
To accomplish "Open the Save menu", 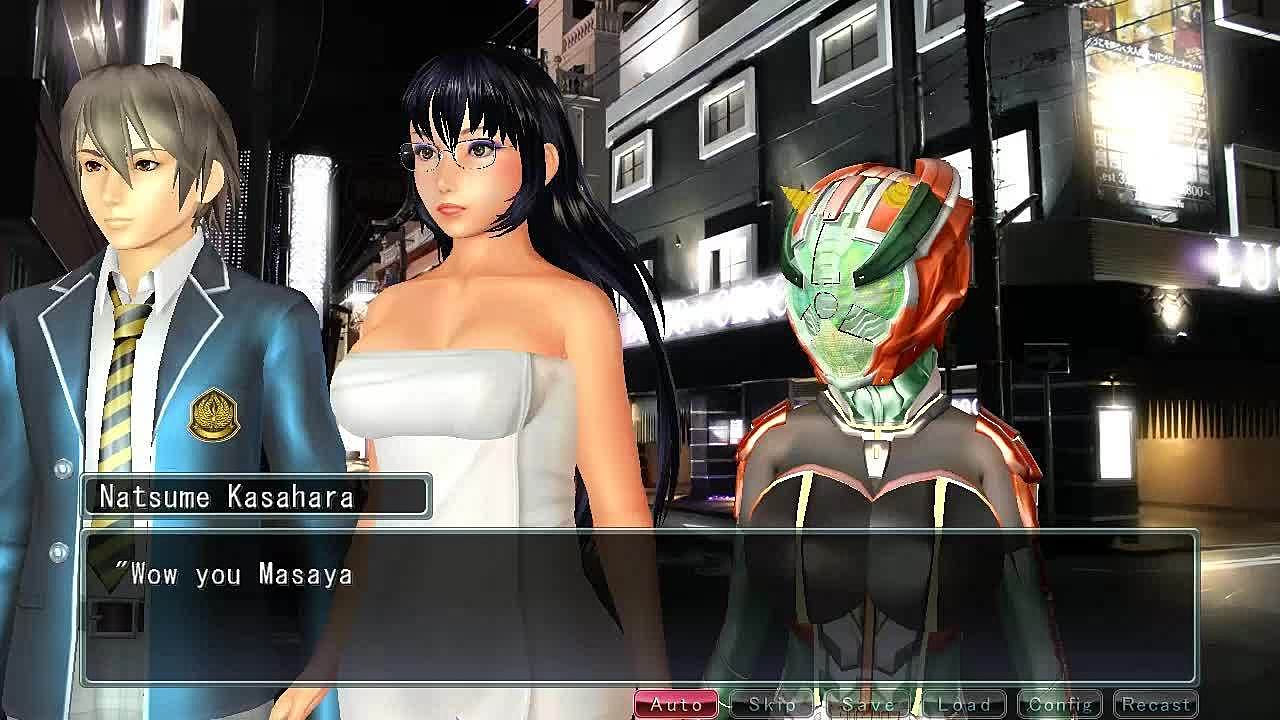I will 867,704.
